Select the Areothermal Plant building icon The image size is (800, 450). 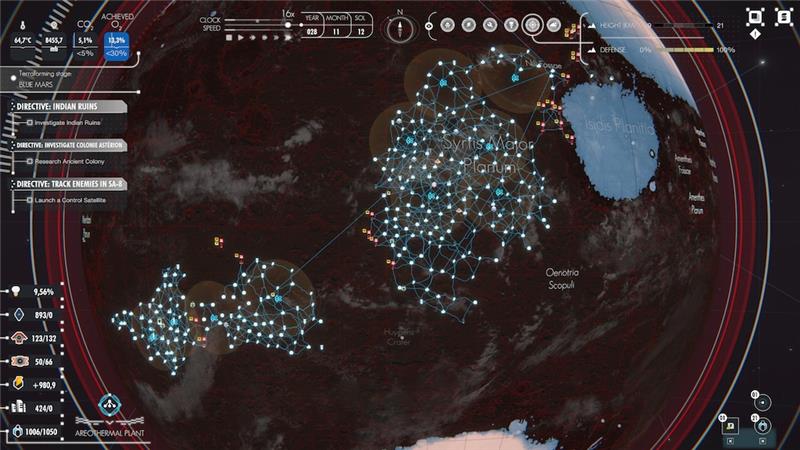(x=110, y=405)
